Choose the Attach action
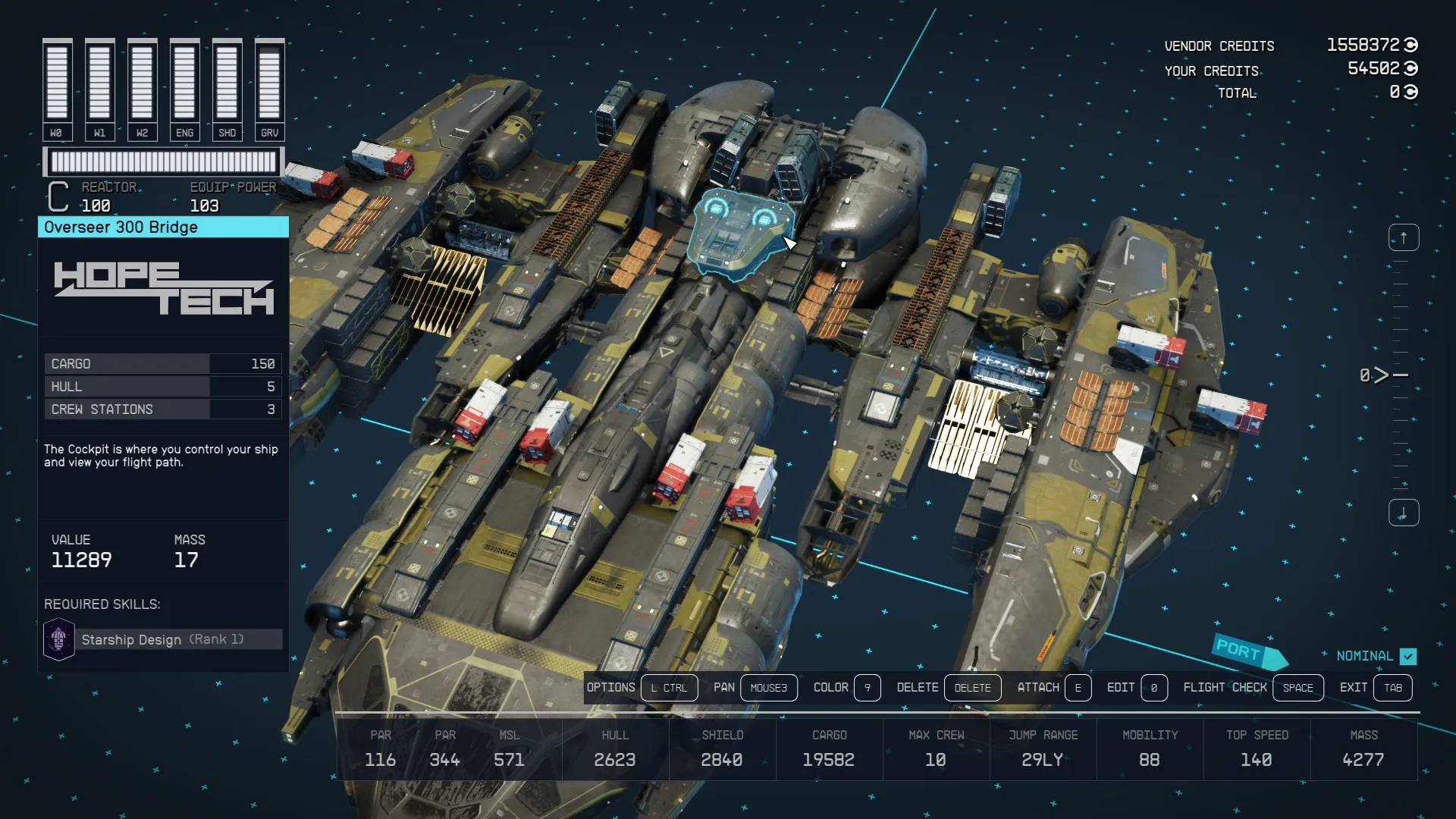This screenshot has width=1456, height=819. pos(1078,688)
